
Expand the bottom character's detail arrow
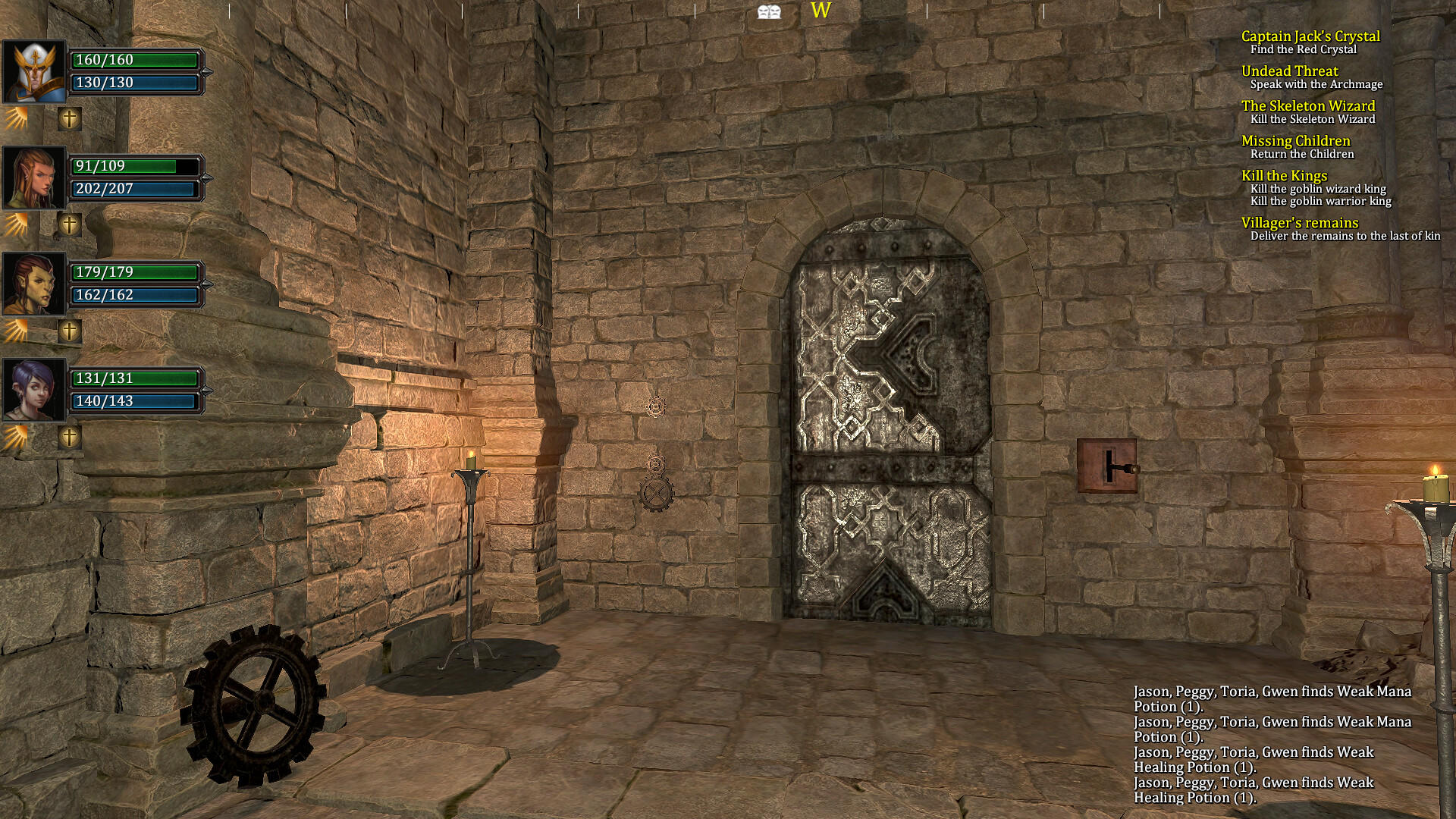pos(206,390)
